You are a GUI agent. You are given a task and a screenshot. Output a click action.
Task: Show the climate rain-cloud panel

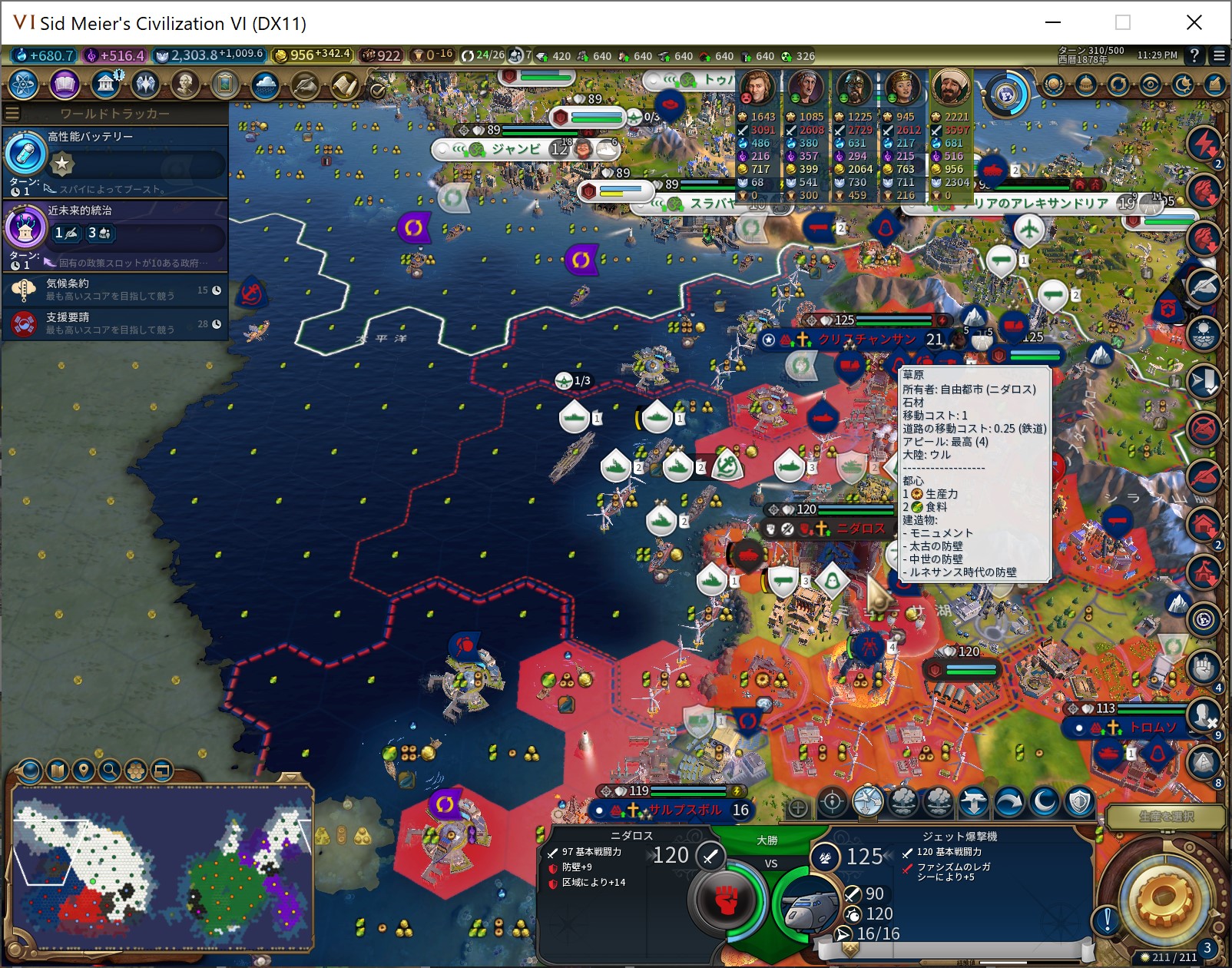[x=264, y=84]
